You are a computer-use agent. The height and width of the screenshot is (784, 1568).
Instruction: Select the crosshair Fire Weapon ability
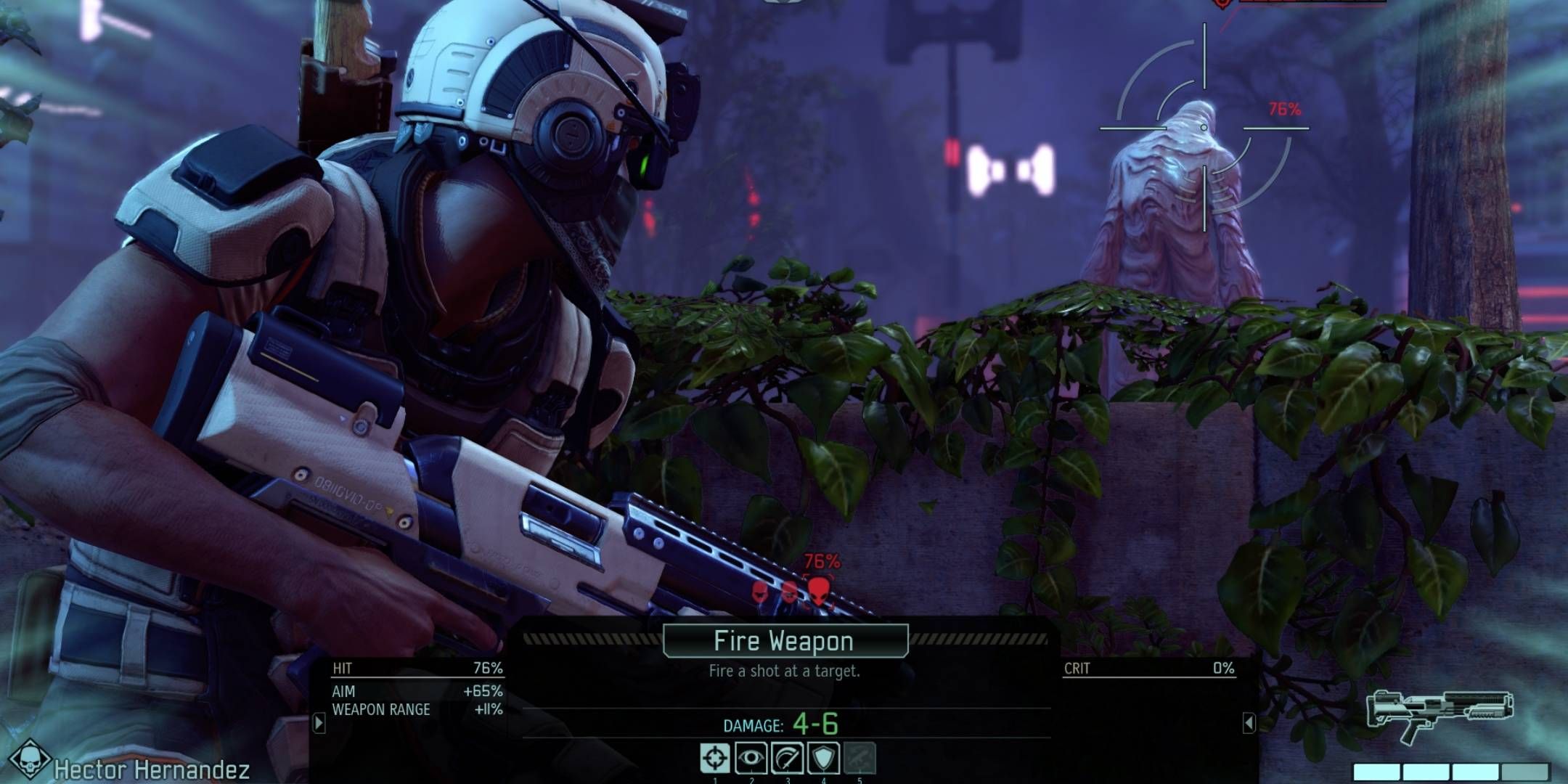(714, 759)
